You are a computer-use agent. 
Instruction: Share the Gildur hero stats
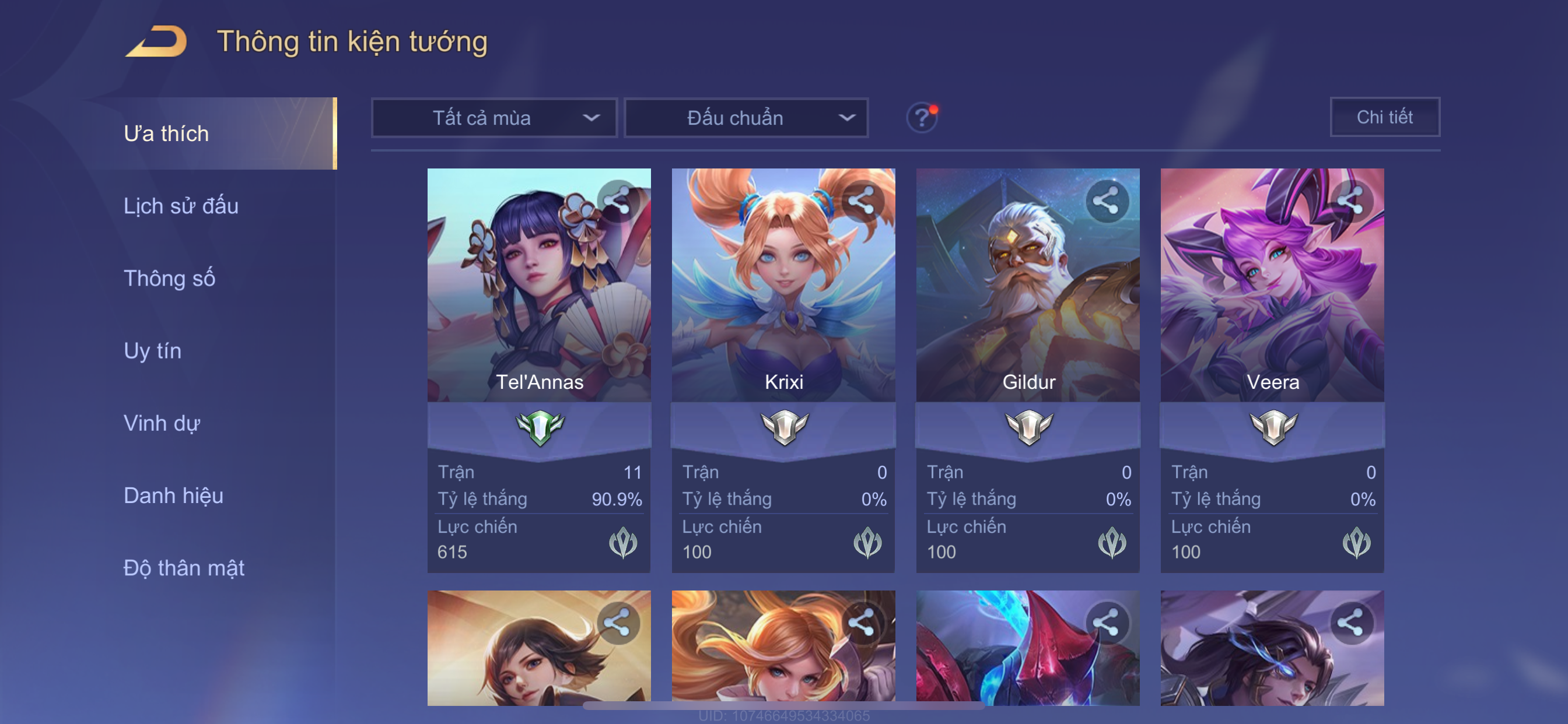1106,200
